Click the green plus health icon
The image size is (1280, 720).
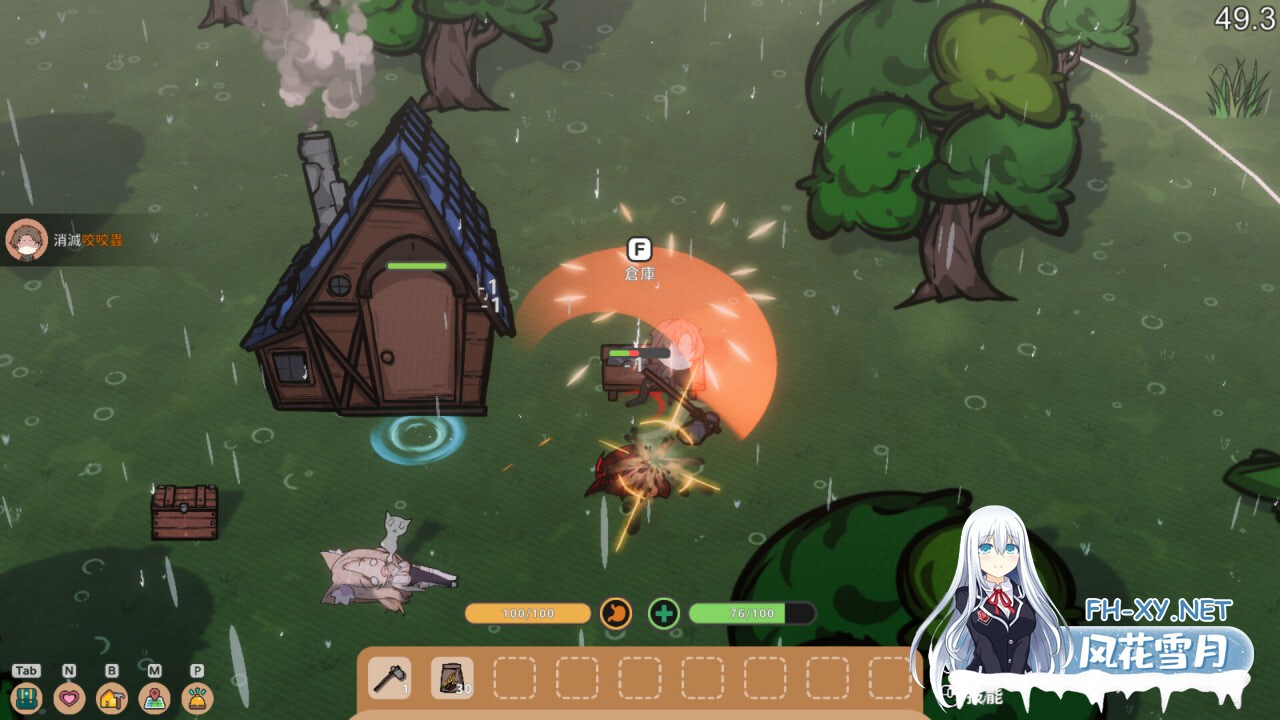(x=663, y=611)
